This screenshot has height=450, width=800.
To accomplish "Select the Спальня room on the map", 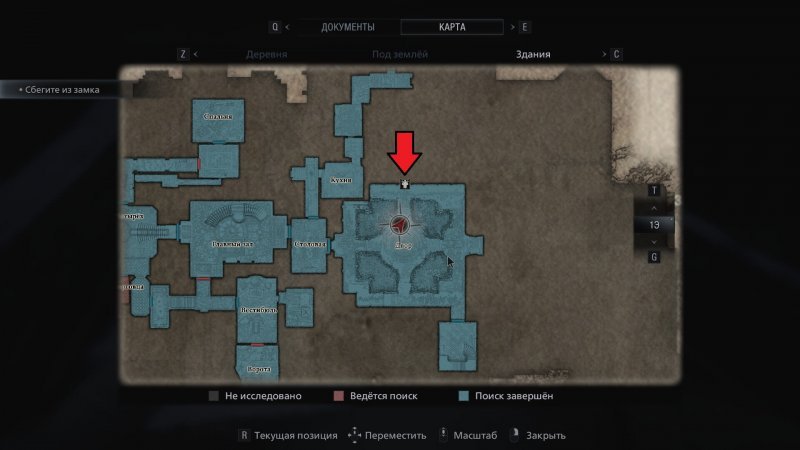I will pyautogui.click(x=218, y=118).
